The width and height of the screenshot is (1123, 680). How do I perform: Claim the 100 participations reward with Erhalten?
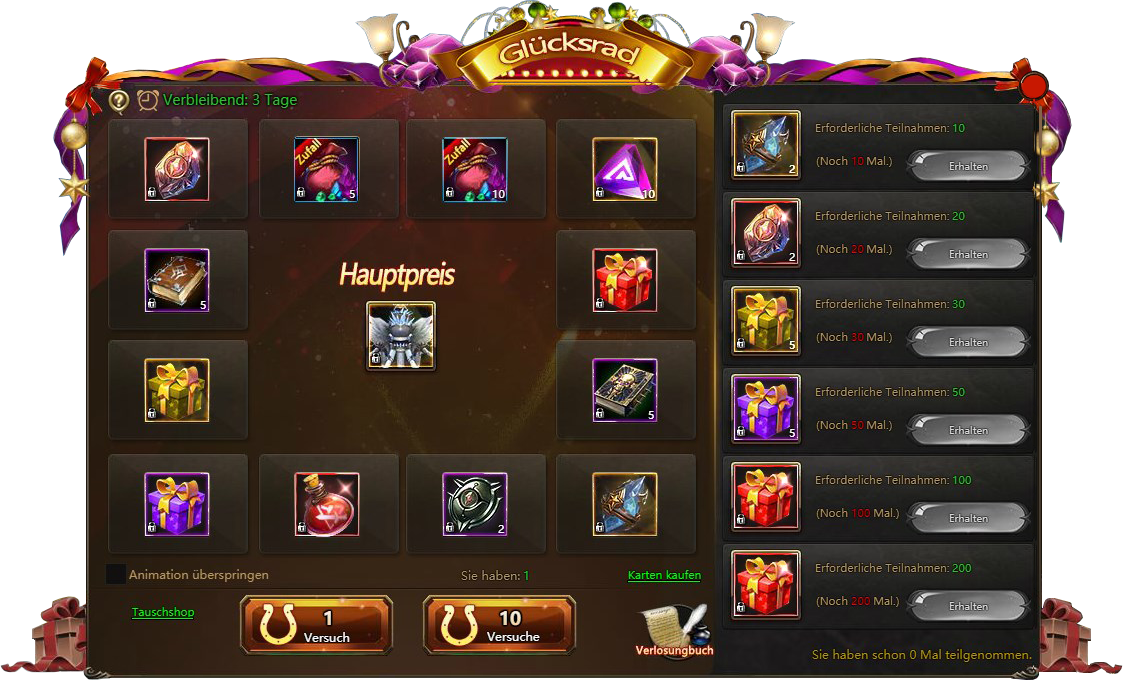(967, 518)
